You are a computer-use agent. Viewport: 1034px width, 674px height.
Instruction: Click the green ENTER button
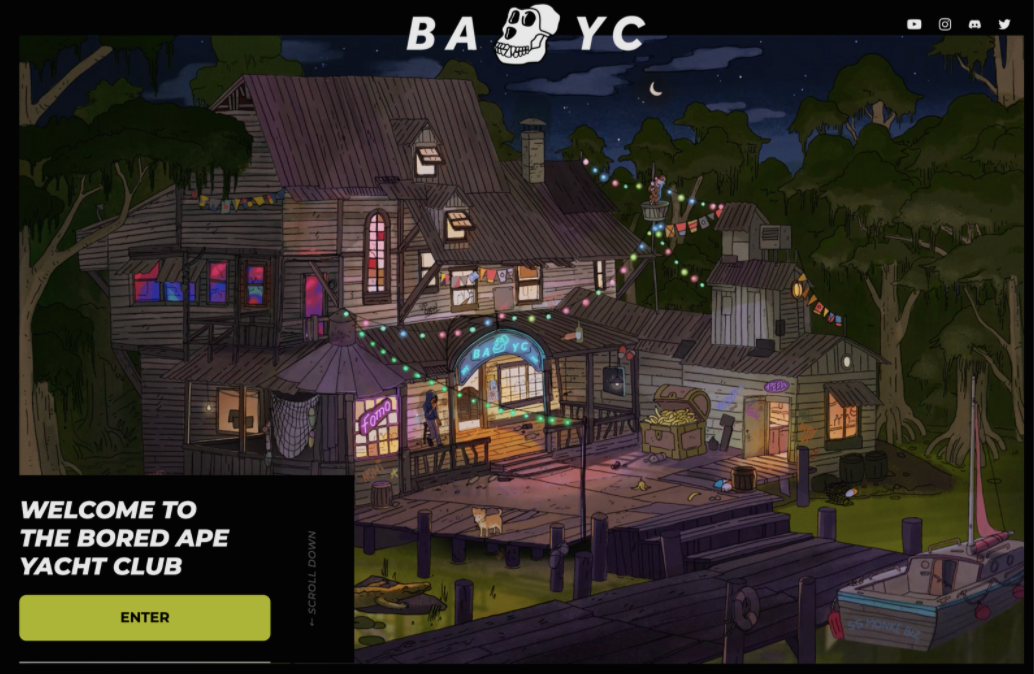click(145, 617)
